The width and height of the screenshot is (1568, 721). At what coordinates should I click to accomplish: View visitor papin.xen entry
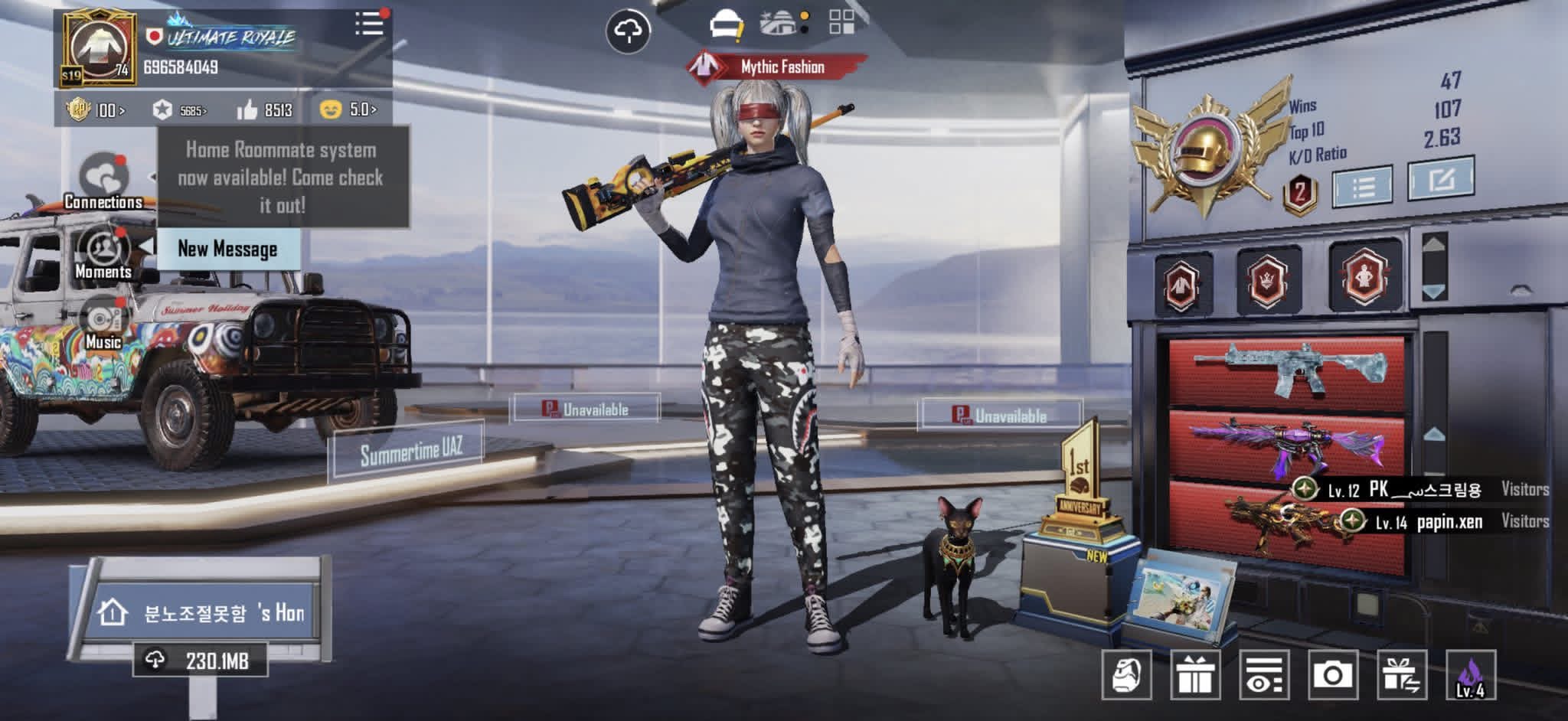[x=1447, y=522]
